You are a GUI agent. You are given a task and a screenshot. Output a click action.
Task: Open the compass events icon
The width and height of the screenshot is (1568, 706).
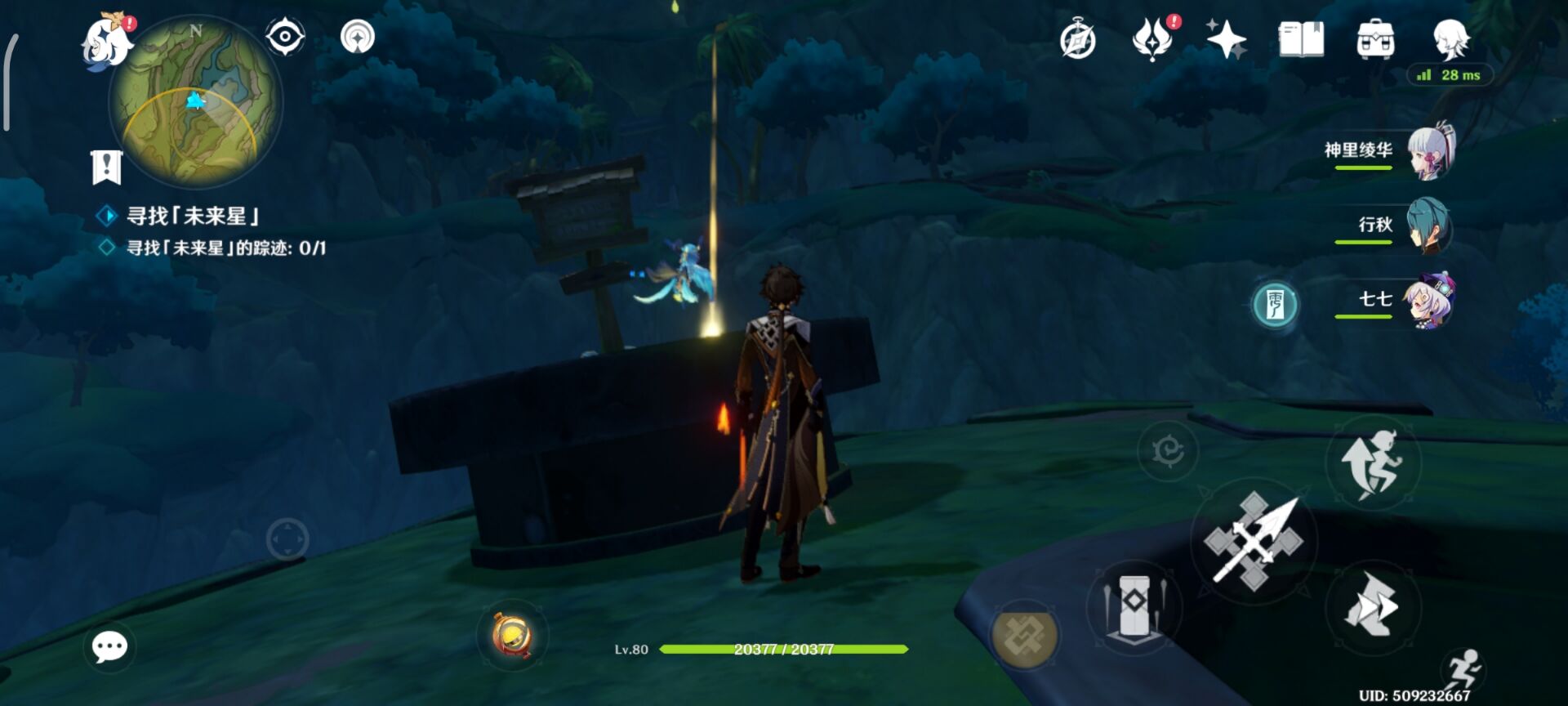pyautogui.click(x=1077, y=40)
